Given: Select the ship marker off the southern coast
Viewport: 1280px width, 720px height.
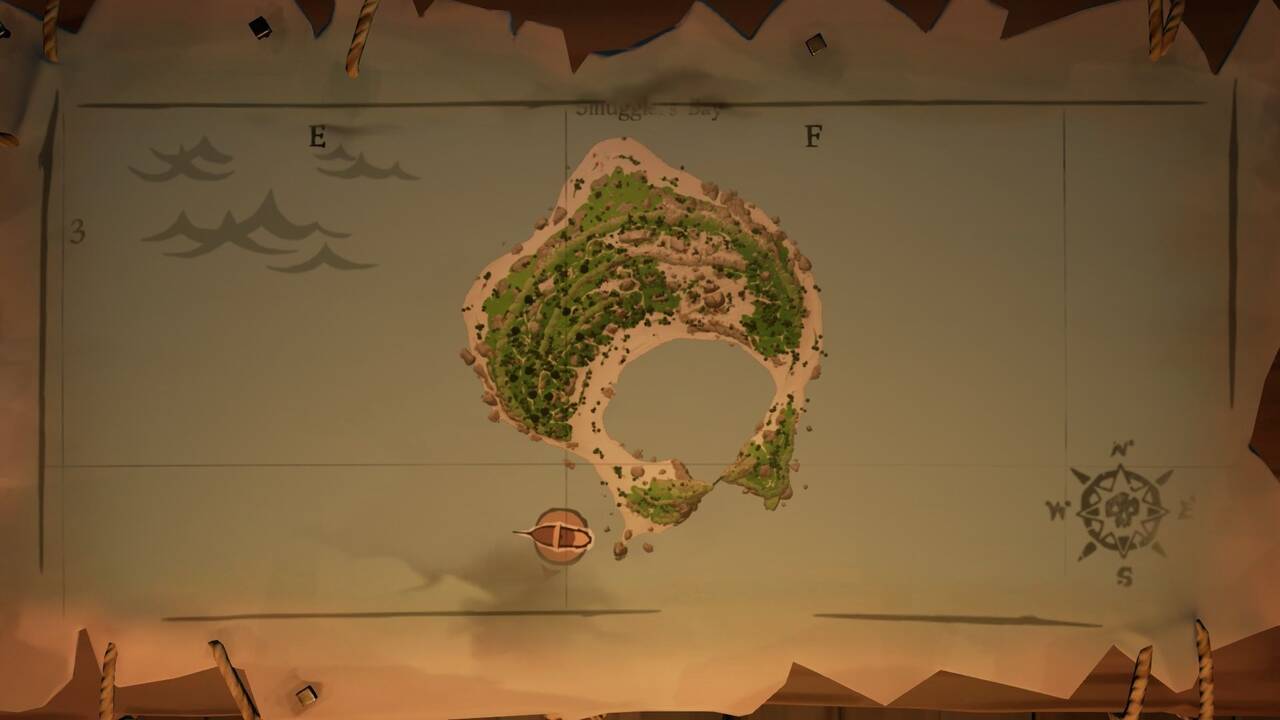Looking at the screenshot, I should click(x=560, y=533).
